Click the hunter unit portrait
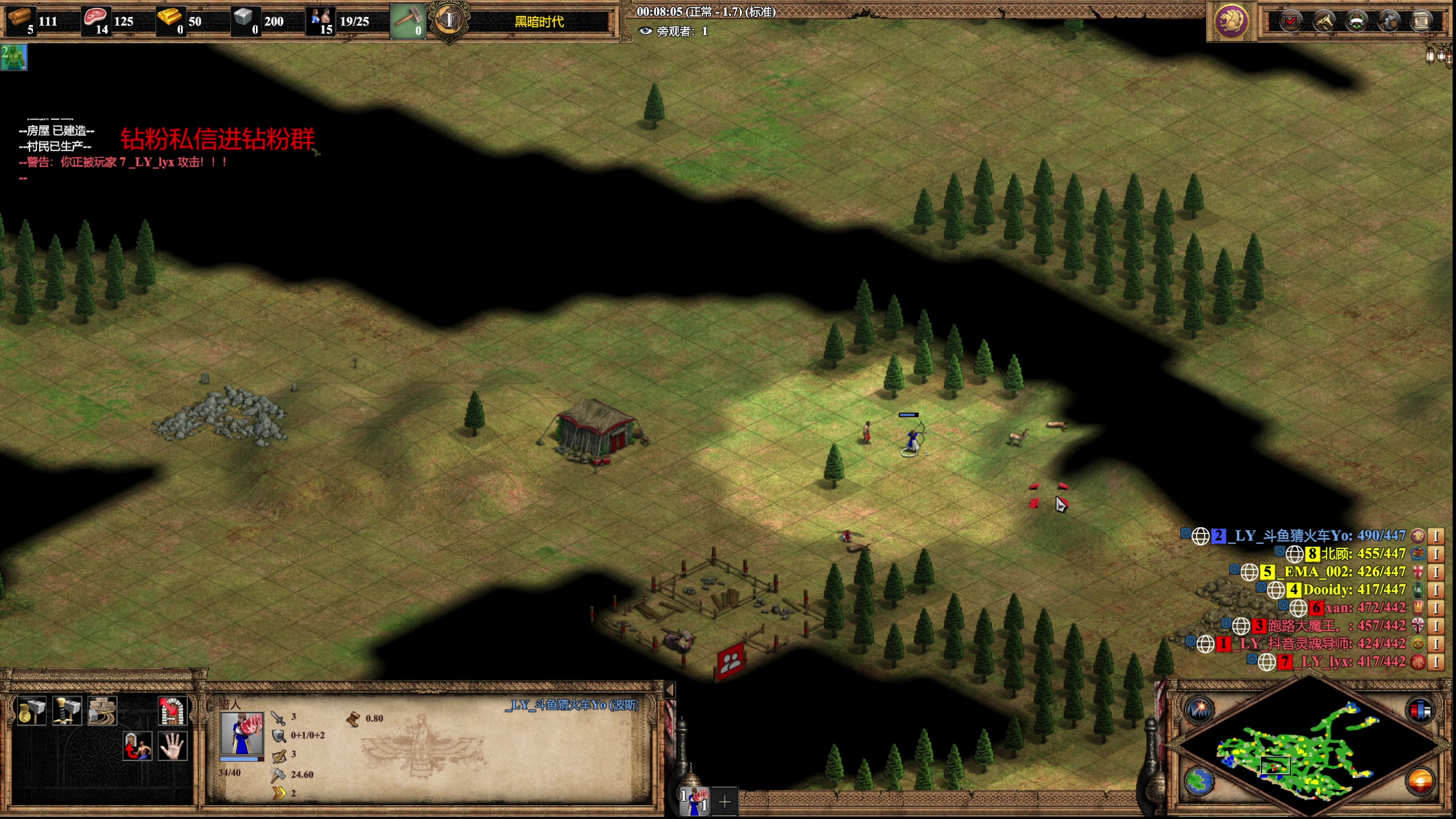Screen dimensions: 1456x819 coord(242,733)
